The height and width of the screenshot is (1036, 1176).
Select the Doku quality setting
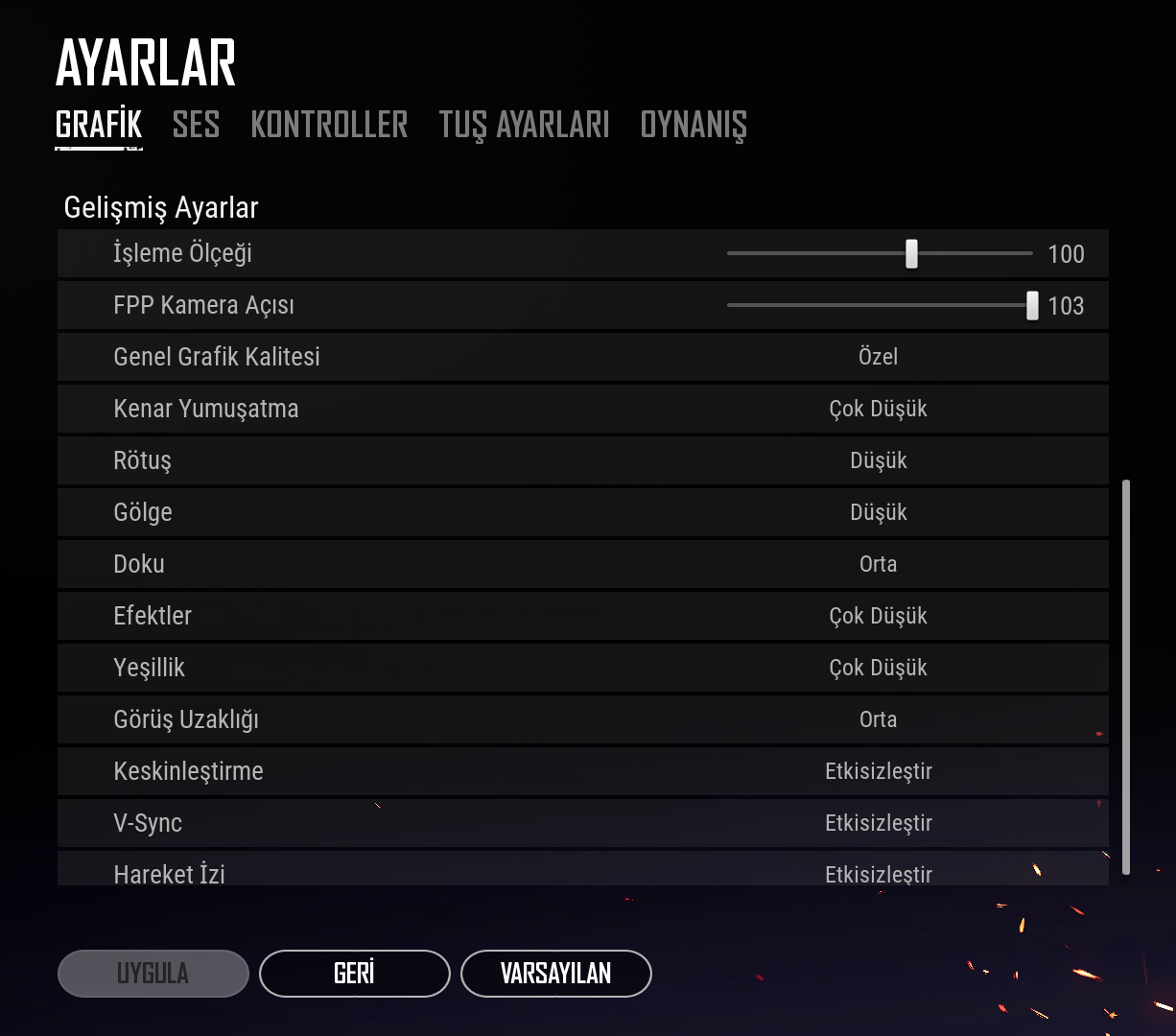tap(878, 564)
